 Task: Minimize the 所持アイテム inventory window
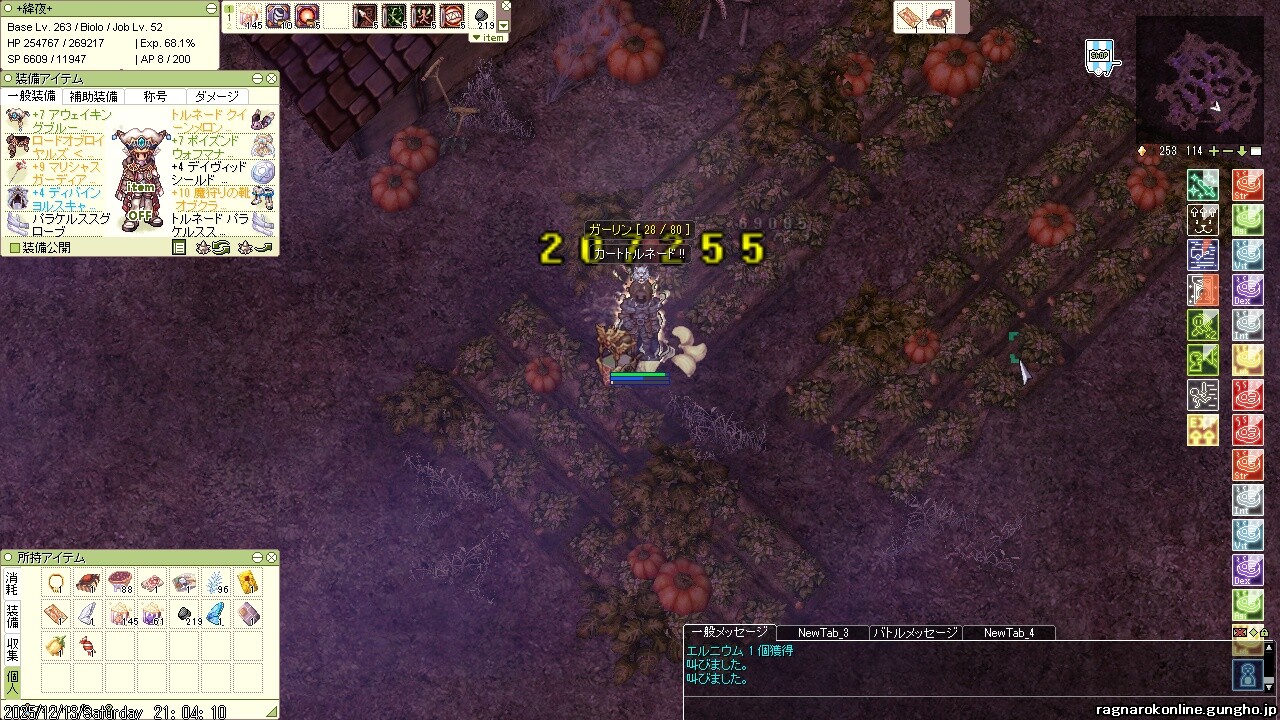[257, 557]
